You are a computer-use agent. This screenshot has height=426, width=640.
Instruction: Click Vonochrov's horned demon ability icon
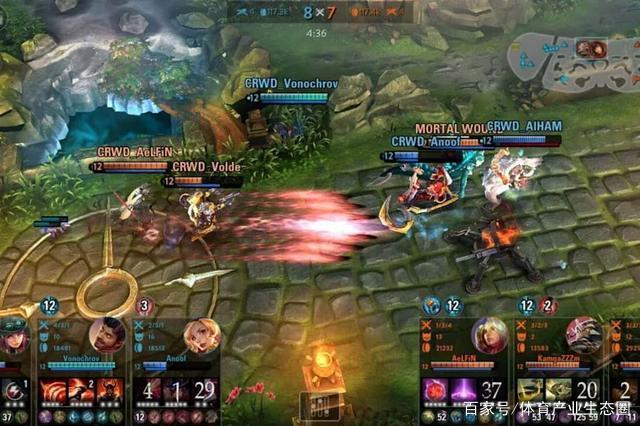110,389
